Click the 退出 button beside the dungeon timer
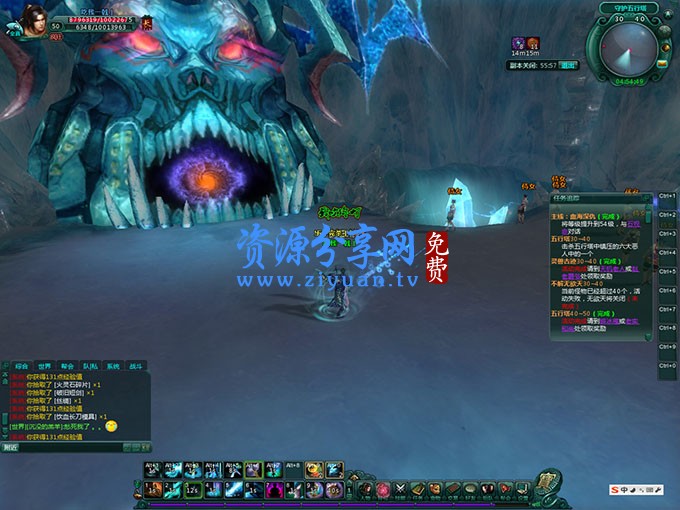The image size is (680, 510). [568, 64]
